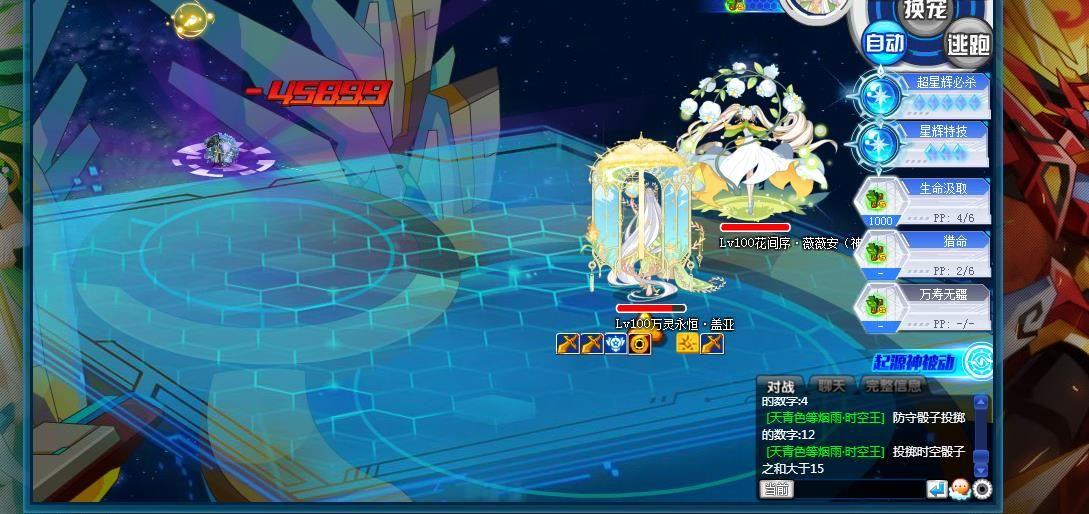Use the 猎命 skill
1089x514 pixels.
coord(925,254)
